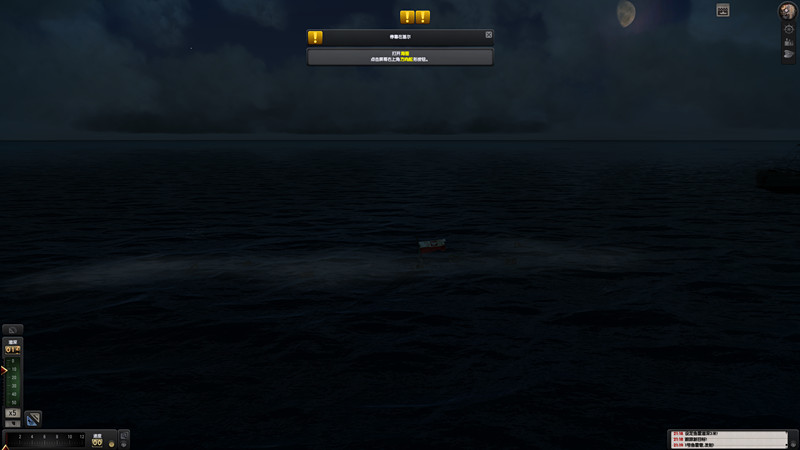Select the submarine silhouette icon

pos(788,54)
